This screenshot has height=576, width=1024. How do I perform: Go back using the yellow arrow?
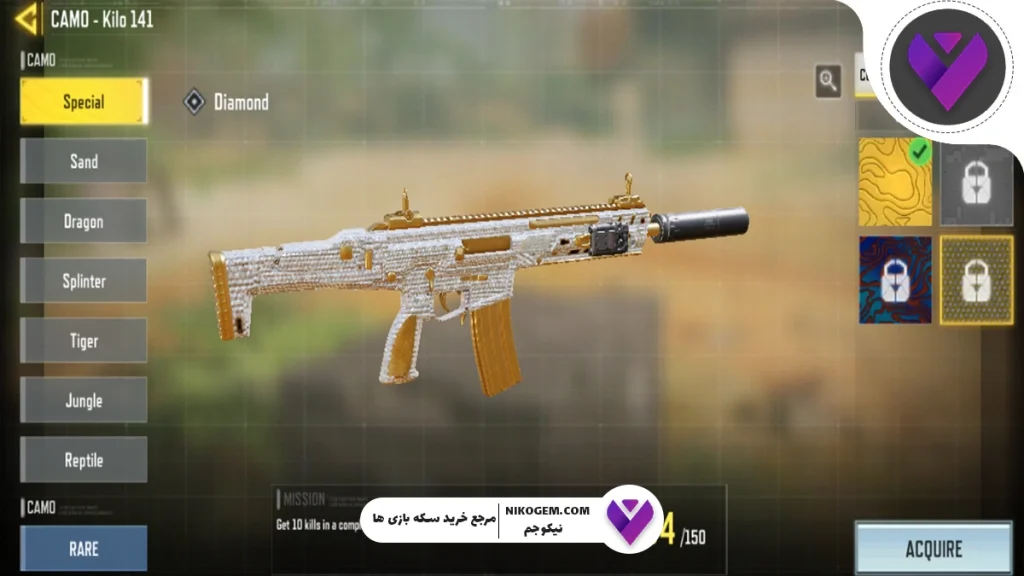(27, 19)
